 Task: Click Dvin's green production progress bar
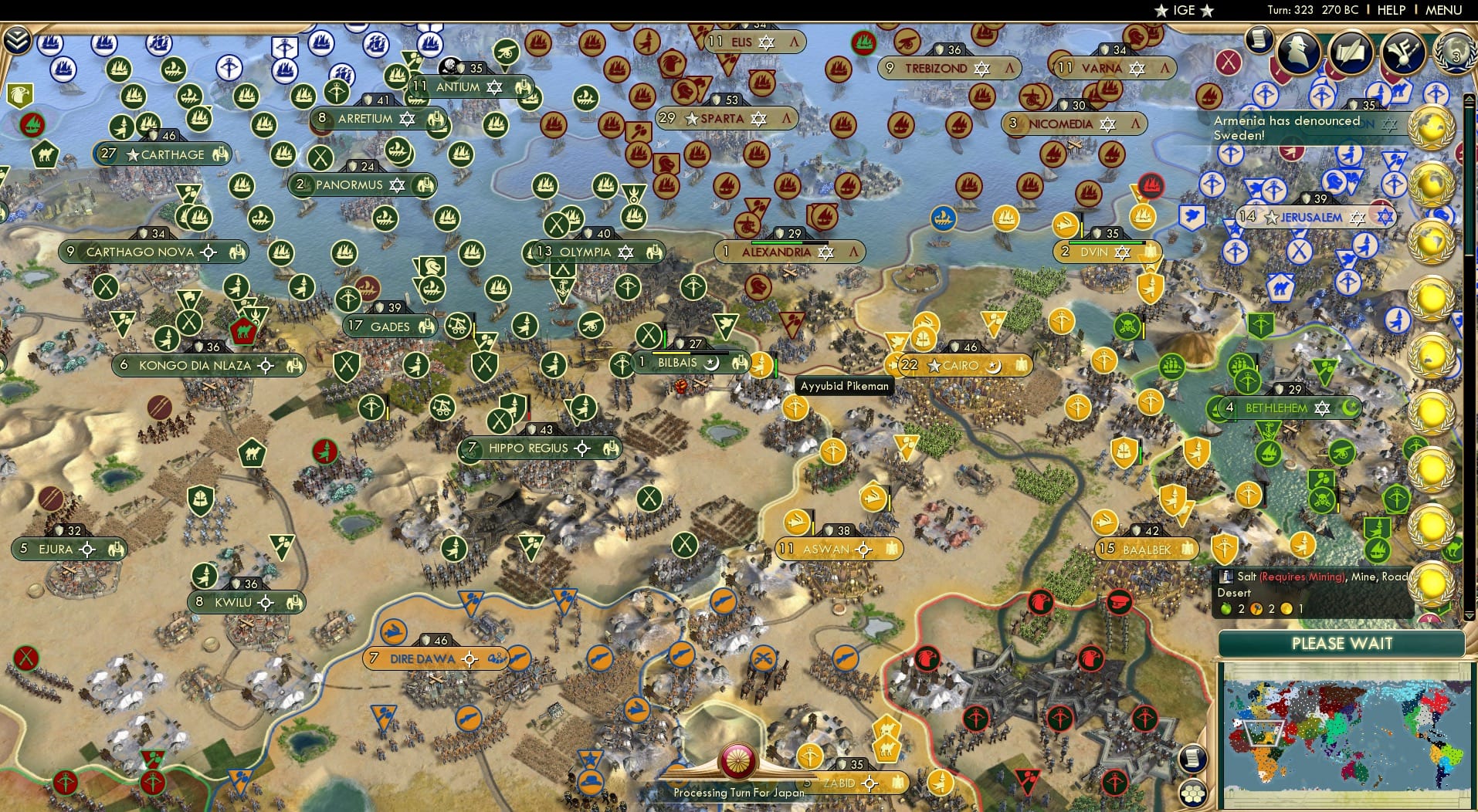click(1104, 242)
